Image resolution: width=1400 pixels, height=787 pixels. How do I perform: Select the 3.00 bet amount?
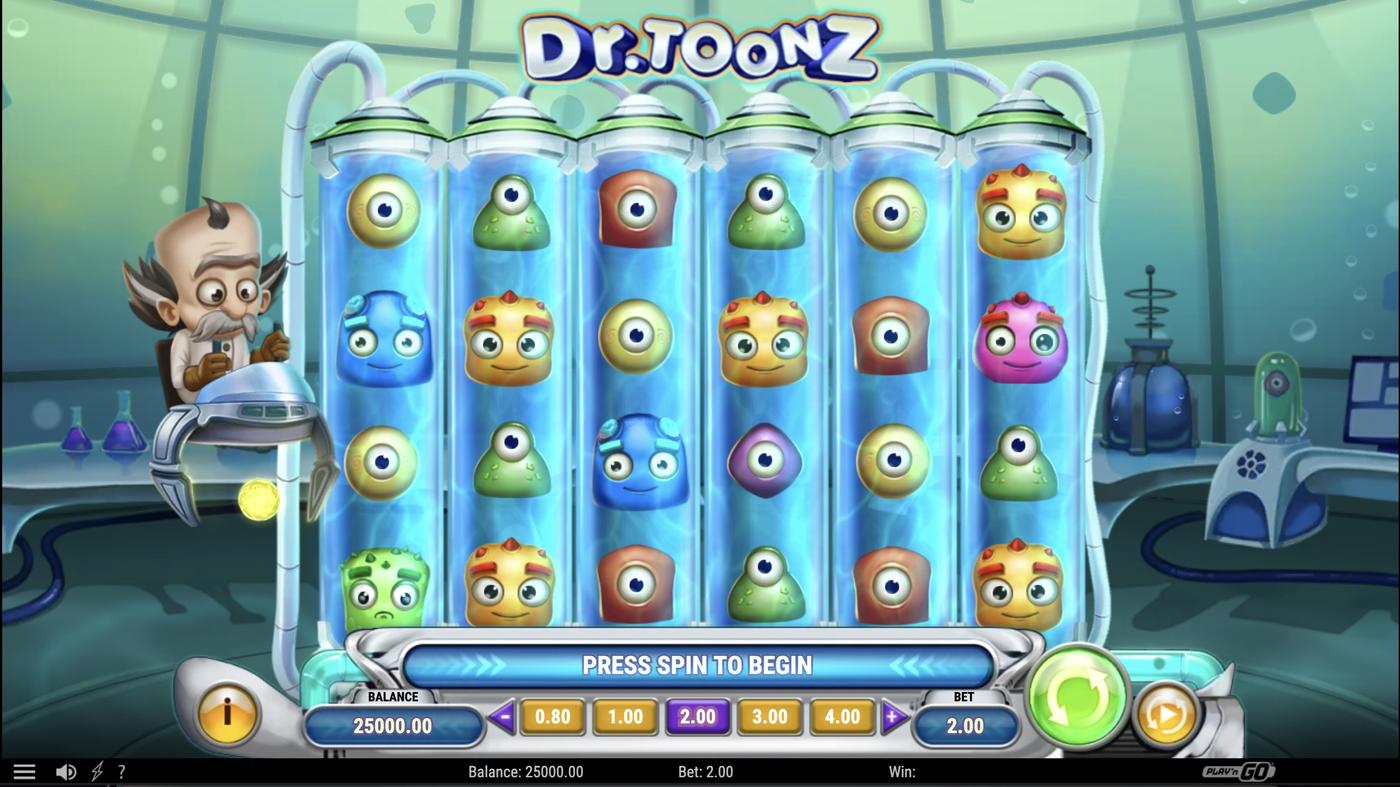[769, 716]
